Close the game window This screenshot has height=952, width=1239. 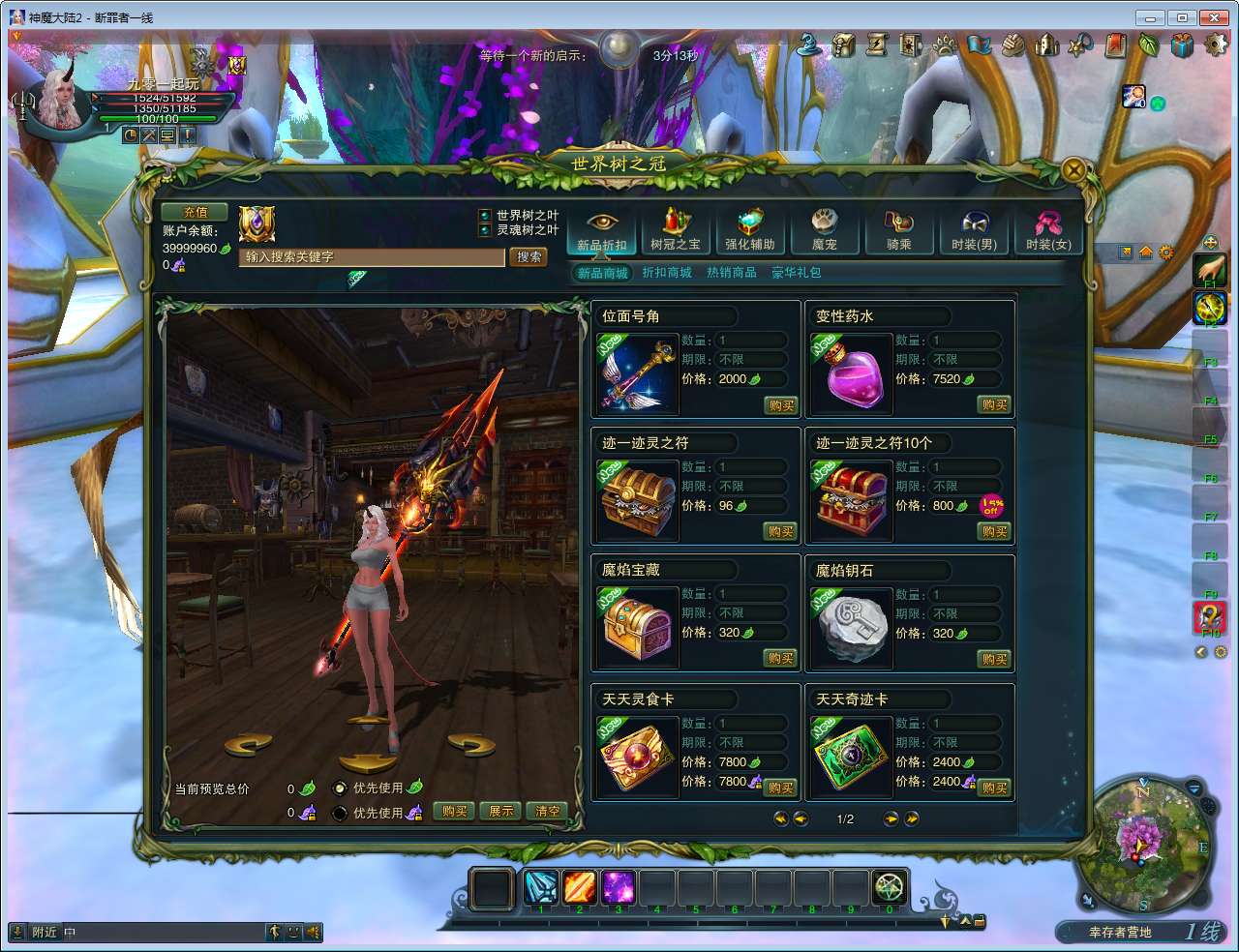coord(1213,17)
